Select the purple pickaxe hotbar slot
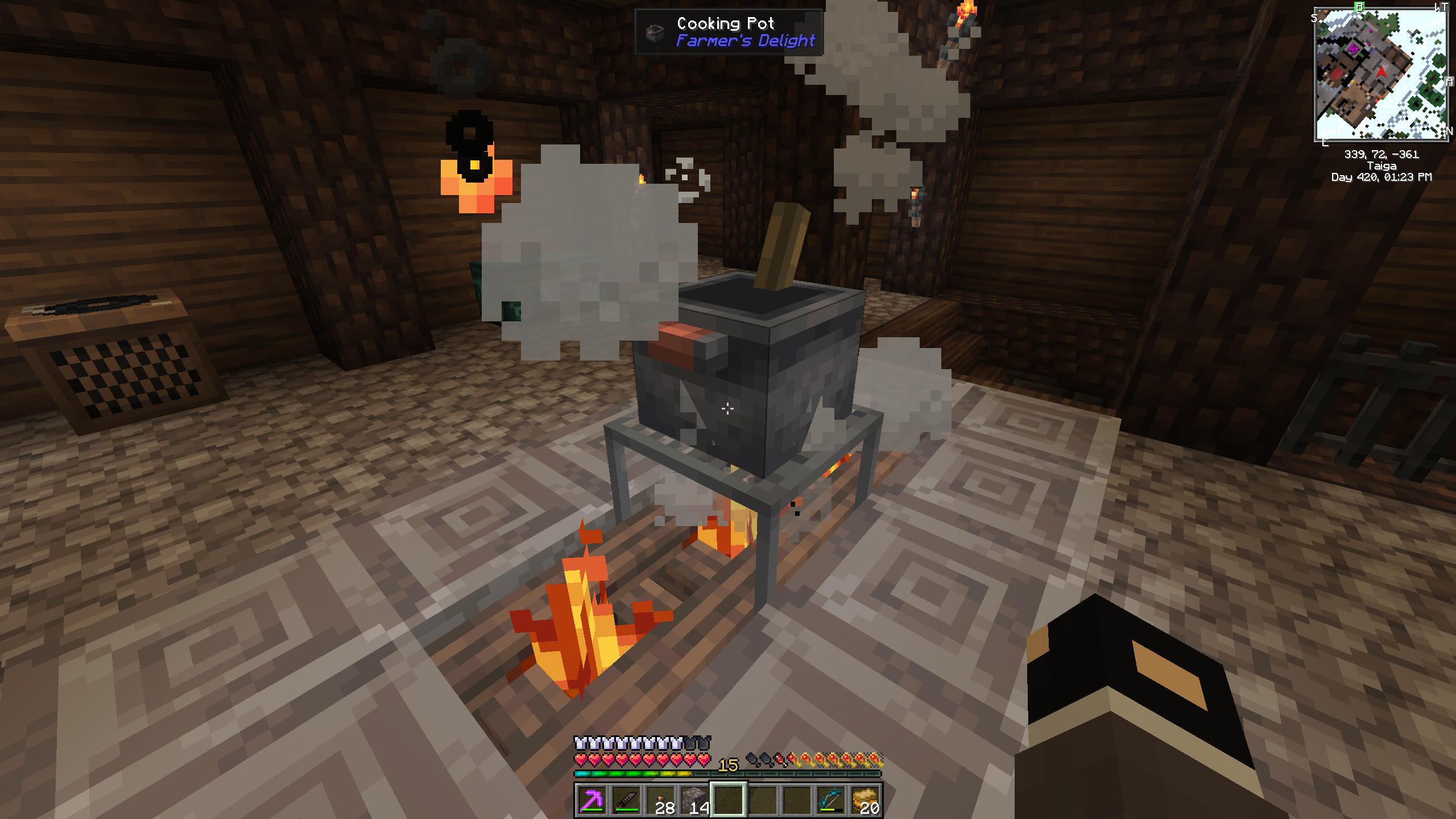 pos(591,800)
